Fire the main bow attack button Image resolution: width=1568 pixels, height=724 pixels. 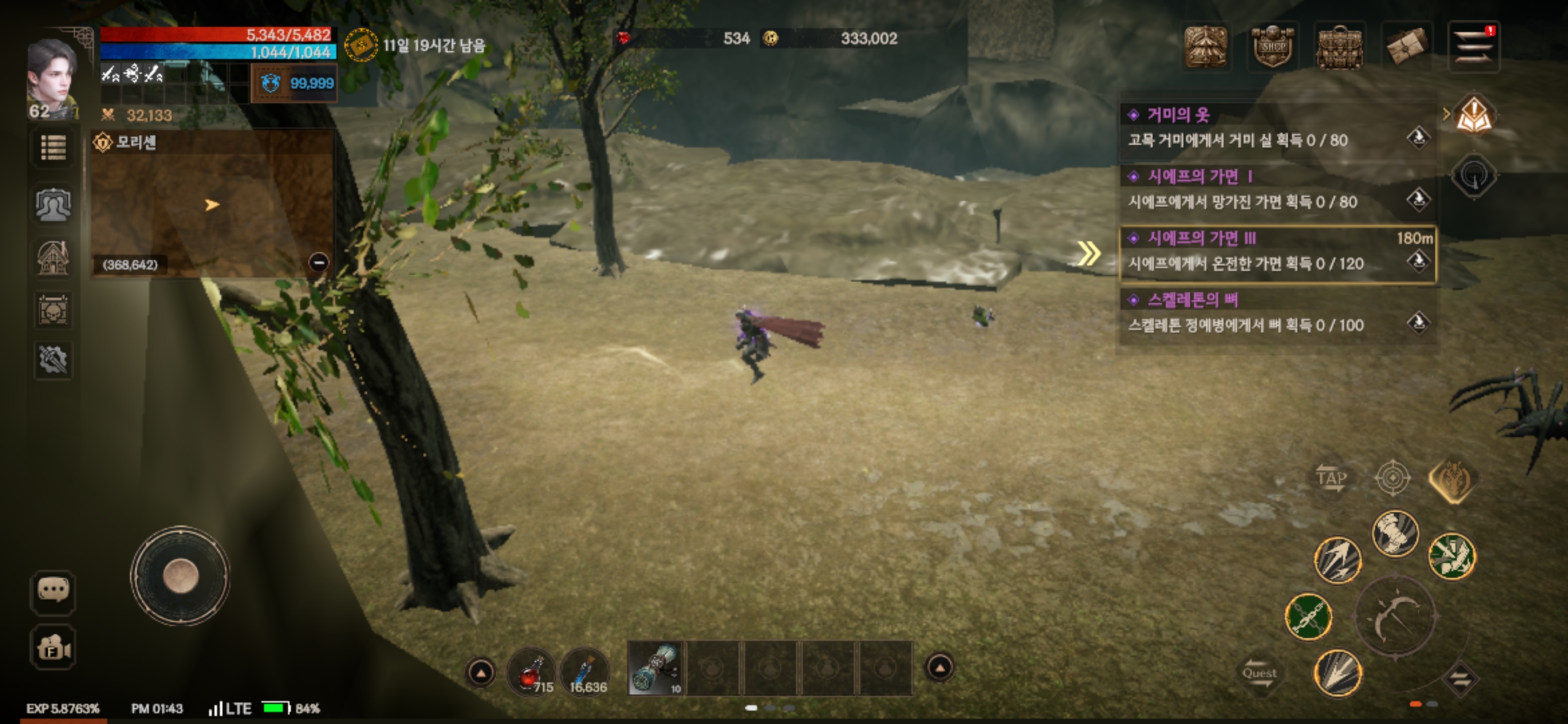1396,617
